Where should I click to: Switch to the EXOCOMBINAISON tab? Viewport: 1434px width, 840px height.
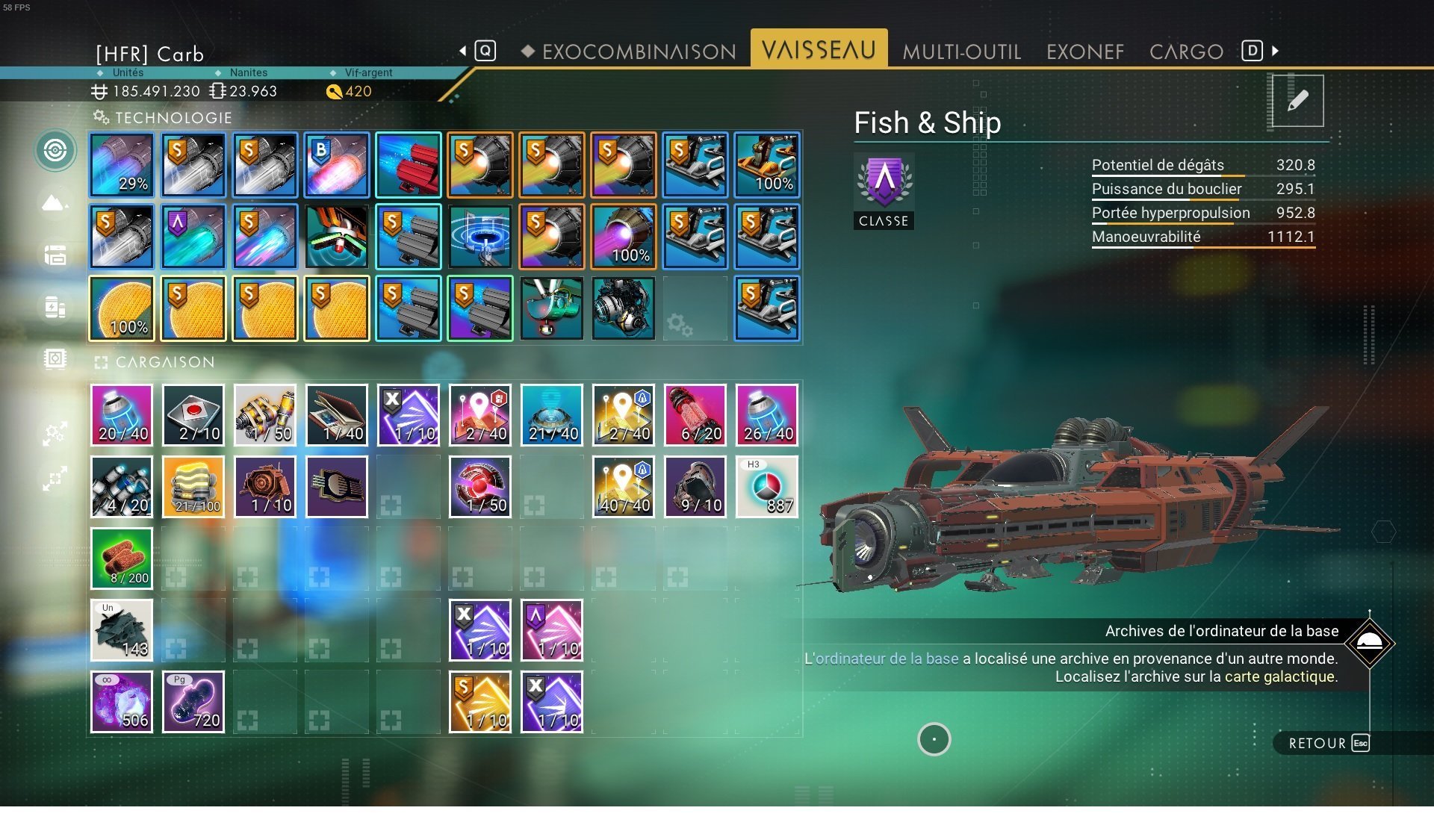(639, 52)
